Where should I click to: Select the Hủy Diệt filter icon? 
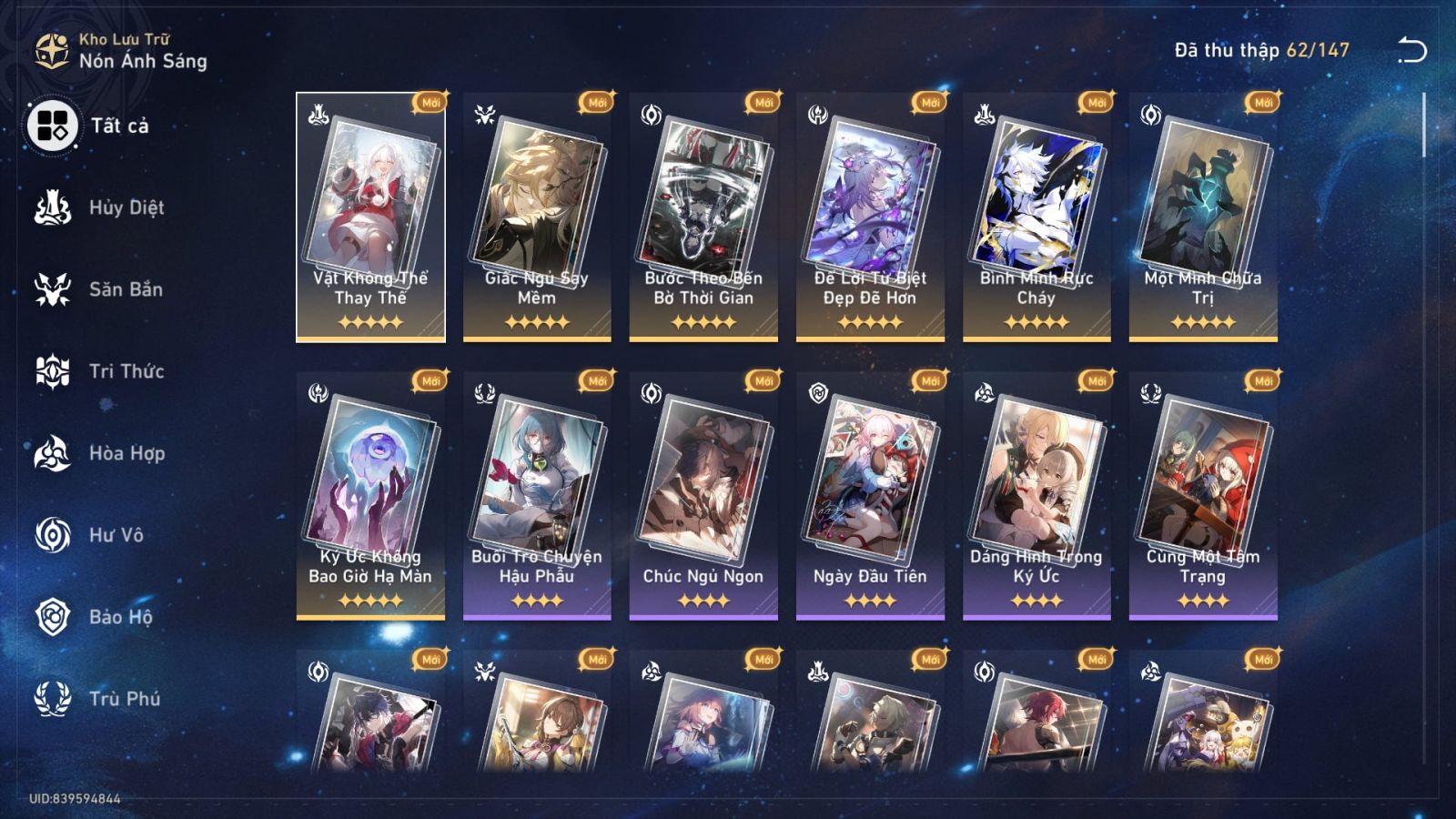[52, 207]
